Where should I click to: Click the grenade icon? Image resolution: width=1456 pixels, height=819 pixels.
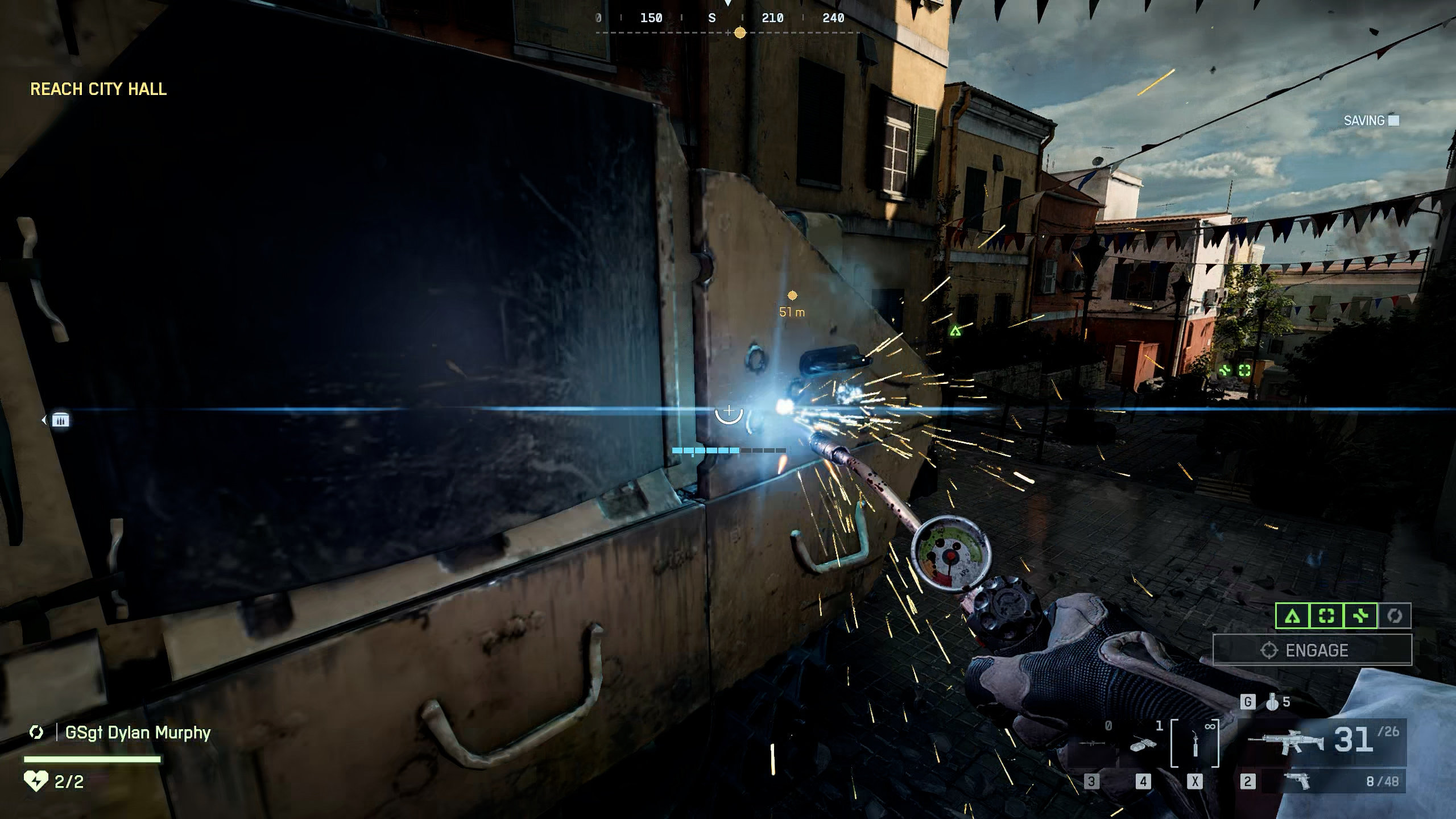1273,702
